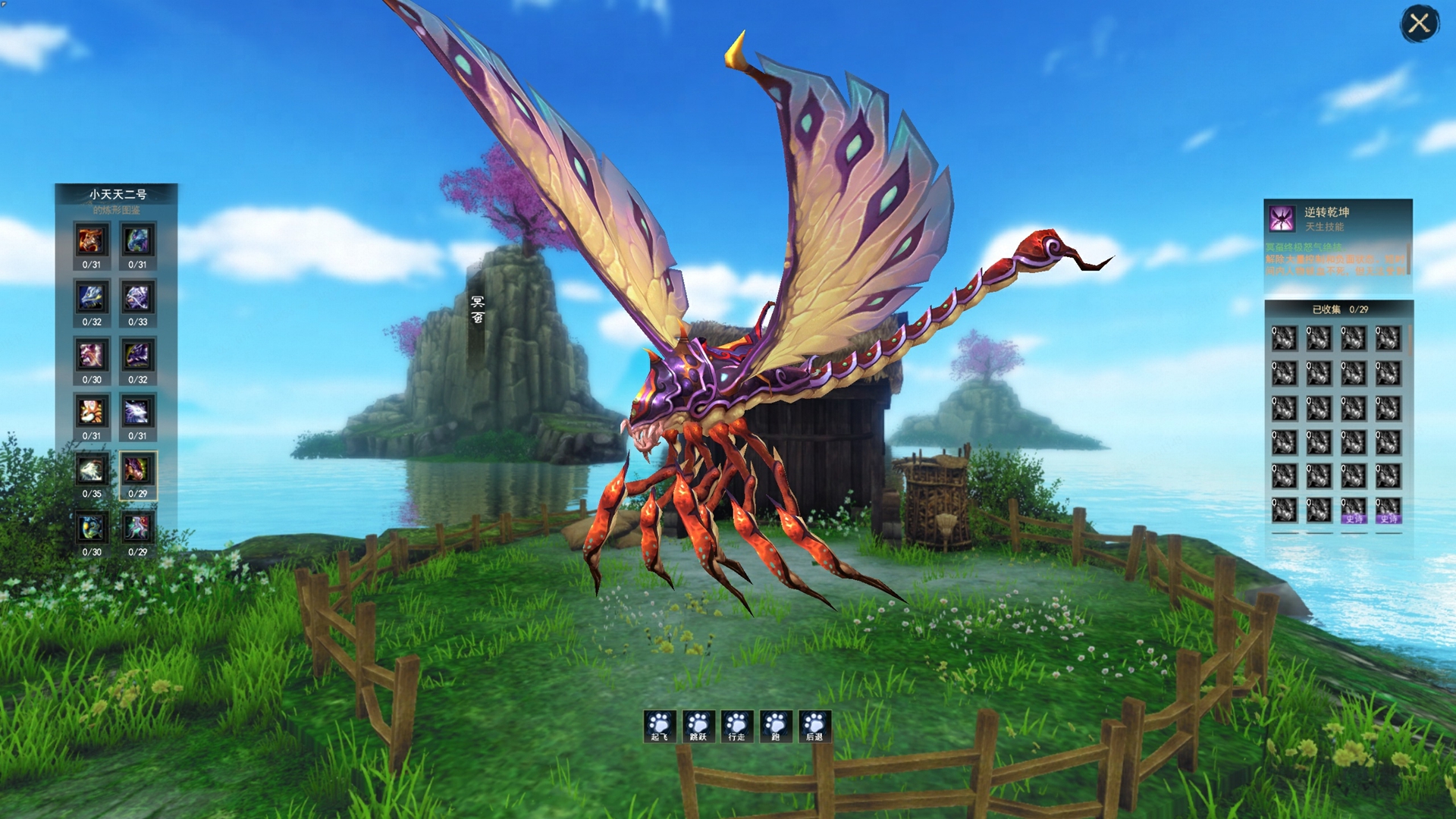This screenshot has width=1456, height=819.
Task: Play the 跳跃 (jump) animation
Action: [698, 726]
